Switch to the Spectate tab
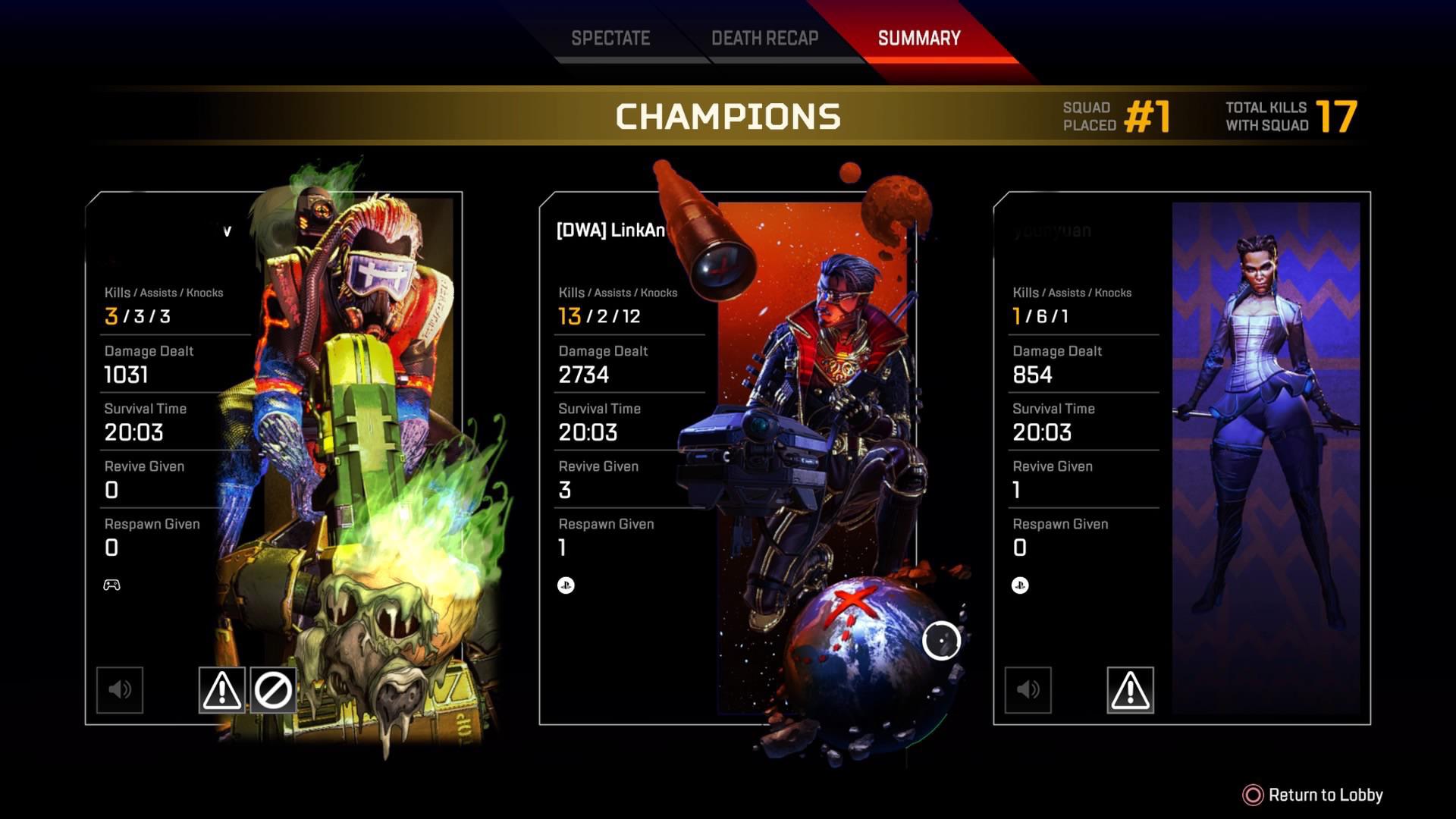The width and height of the screenshot is (1456, 819). pyautogui.click(x=611, y=37)
